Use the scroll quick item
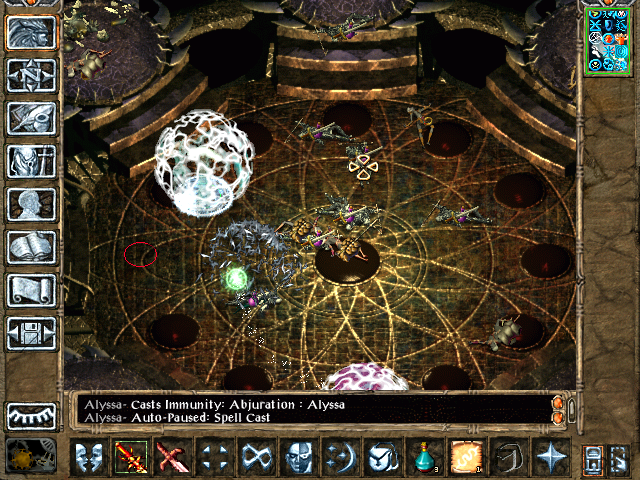Viewport: 640px width, 480px height. click(464, 458)
